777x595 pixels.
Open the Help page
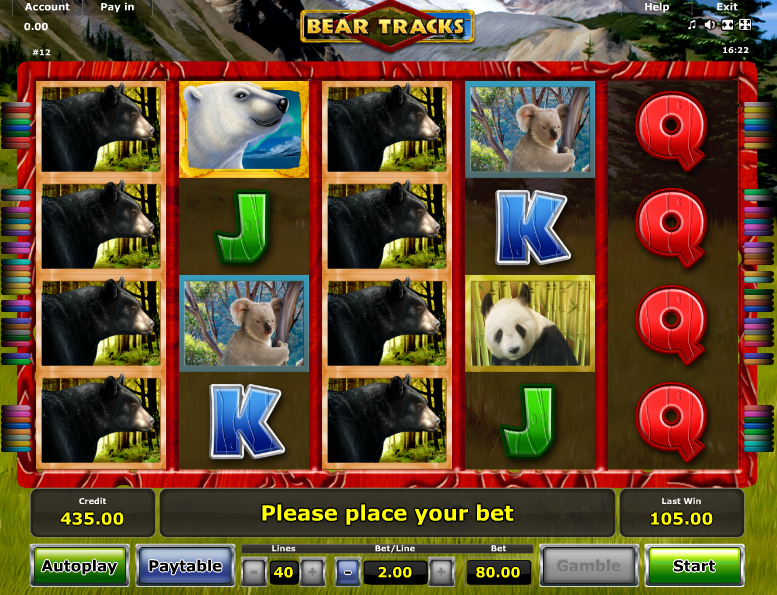[x=657, y=7]
